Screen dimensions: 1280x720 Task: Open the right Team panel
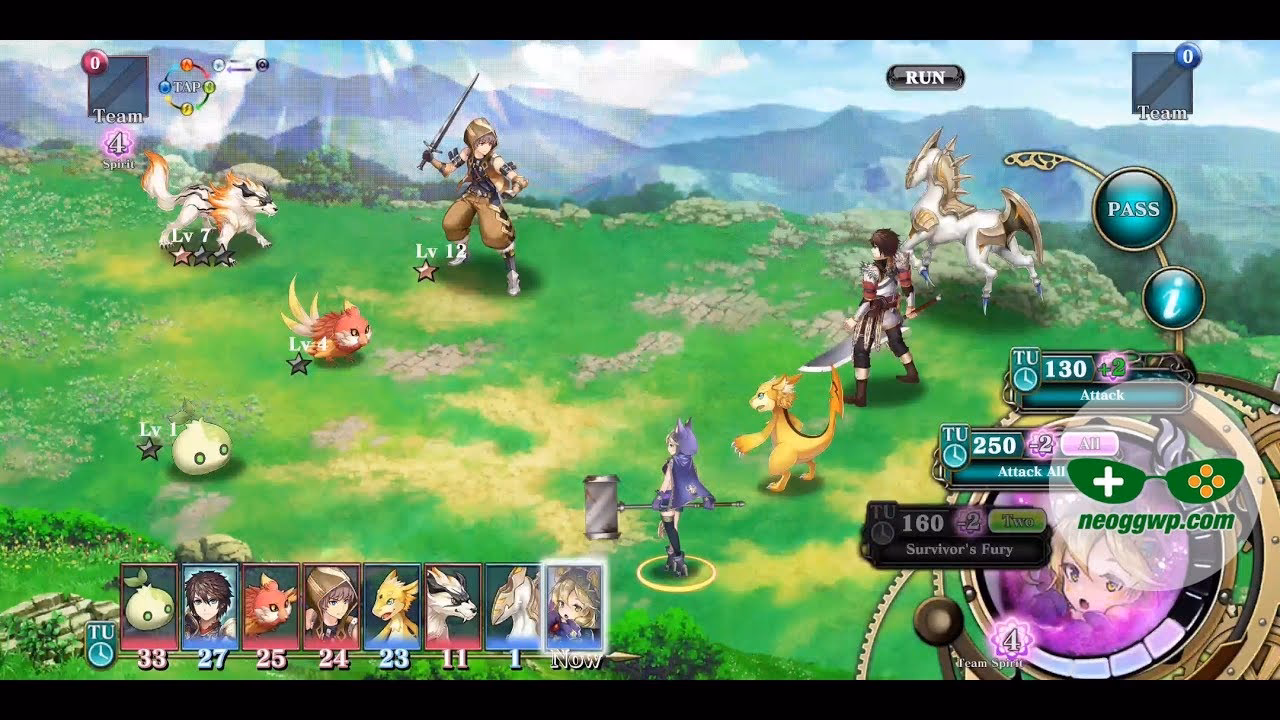tap(1162, 84)
